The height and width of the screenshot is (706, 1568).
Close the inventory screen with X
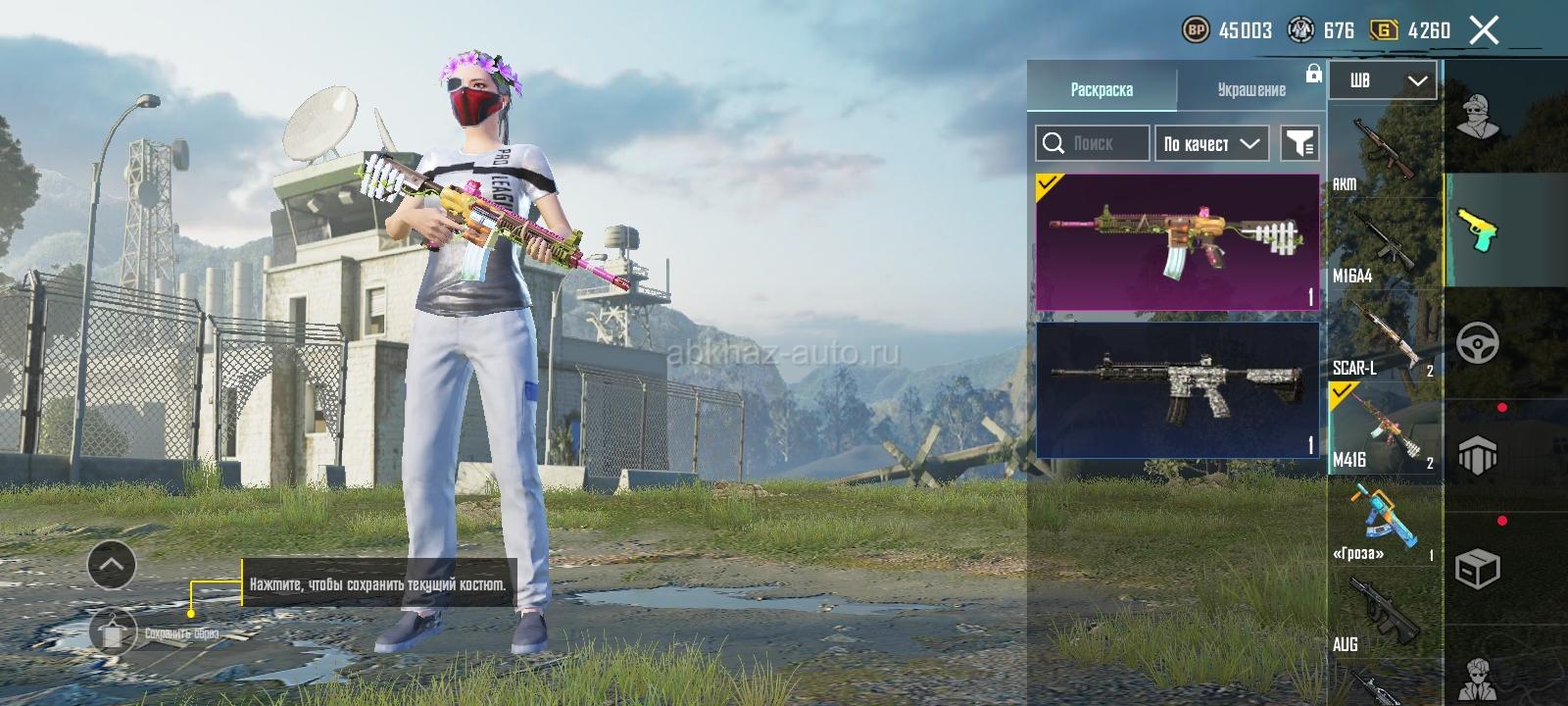[x=1484, y=30]
